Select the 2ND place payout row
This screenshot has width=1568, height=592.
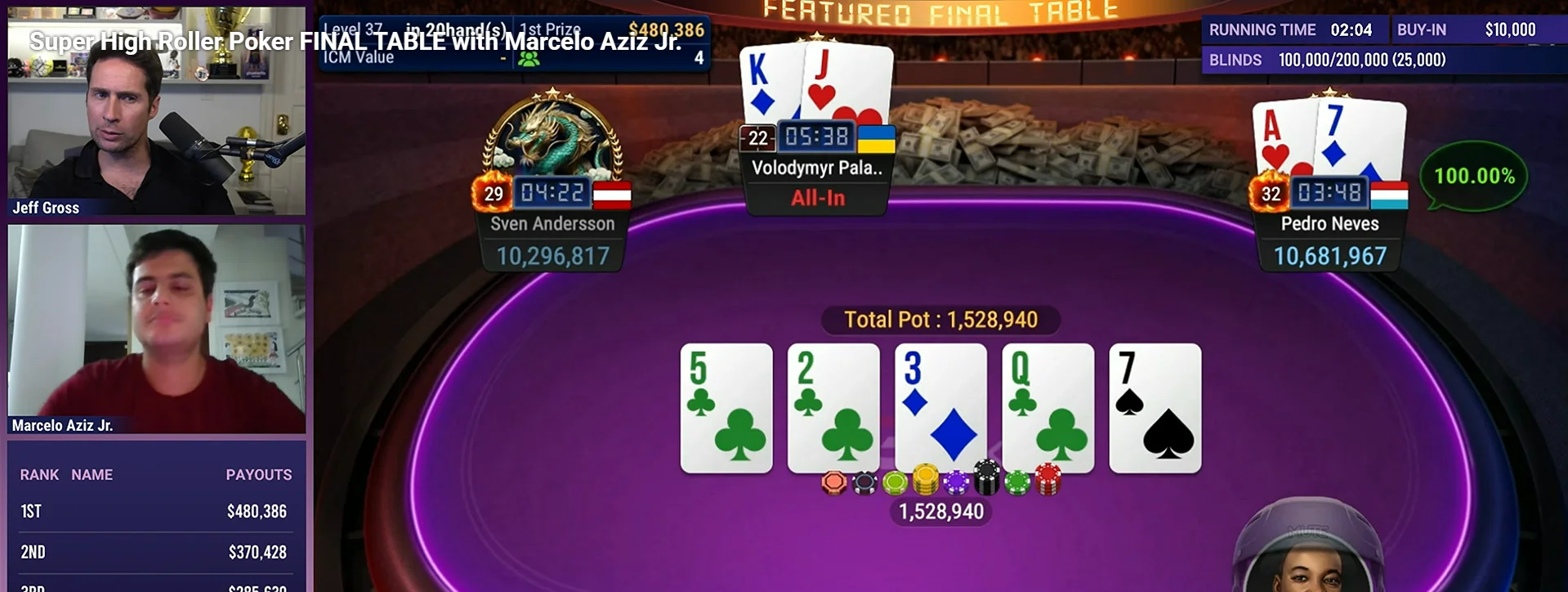156,553
